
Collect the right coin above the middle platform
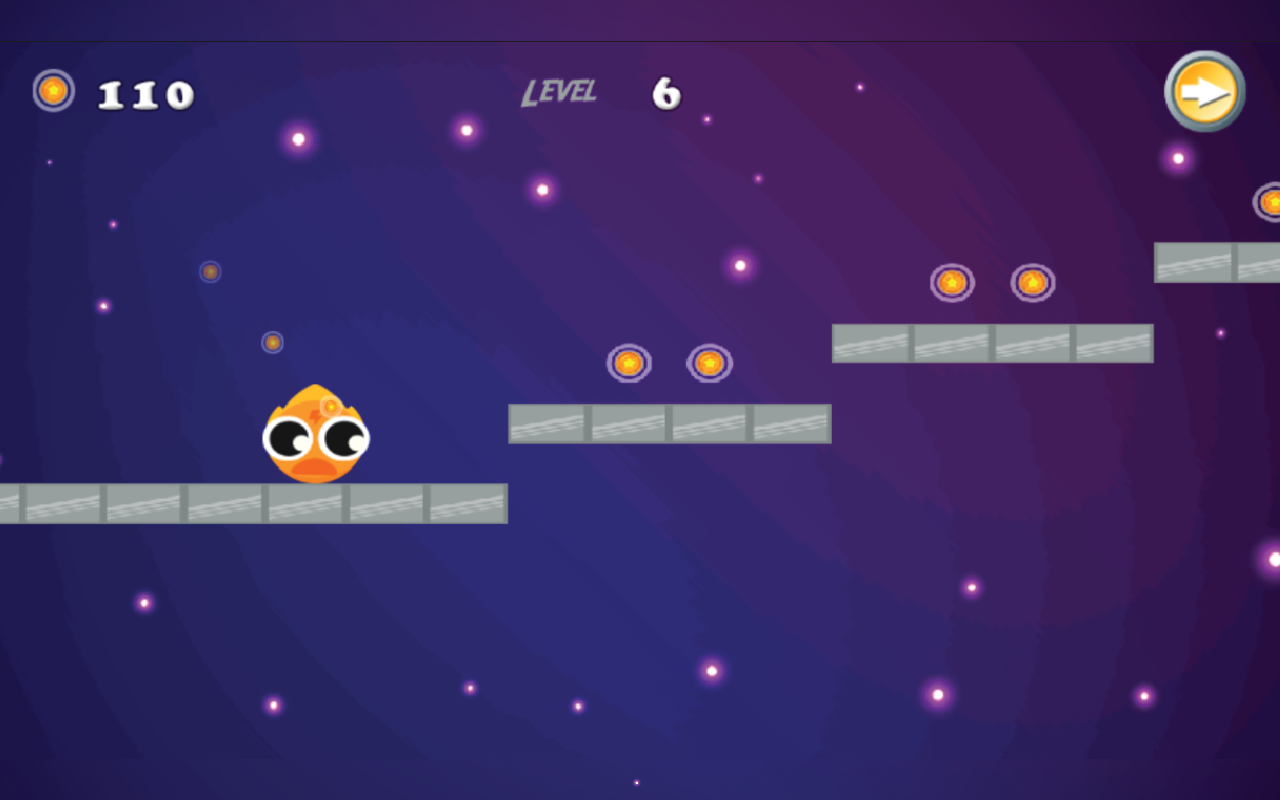tap(711, 363)
